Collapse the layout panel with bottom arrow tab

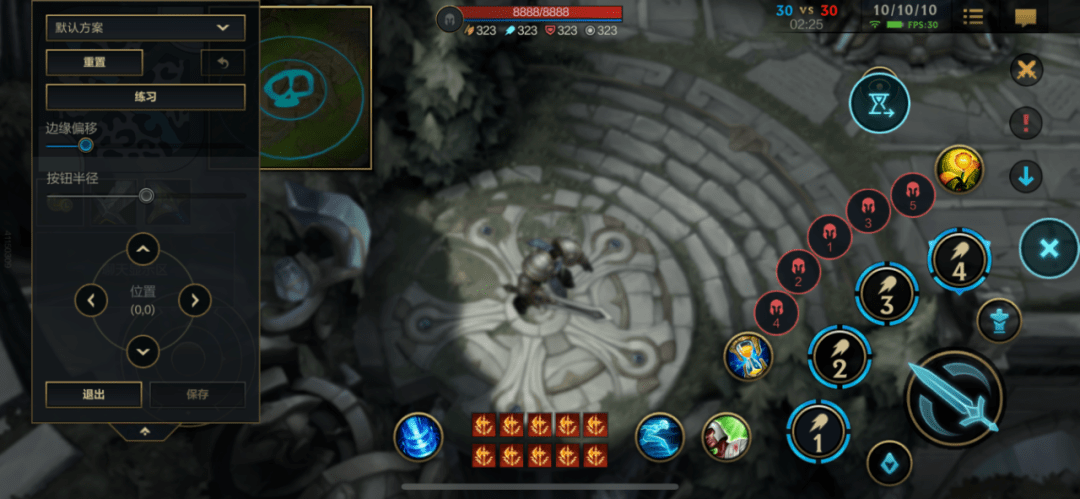click(x=145, y=430)
